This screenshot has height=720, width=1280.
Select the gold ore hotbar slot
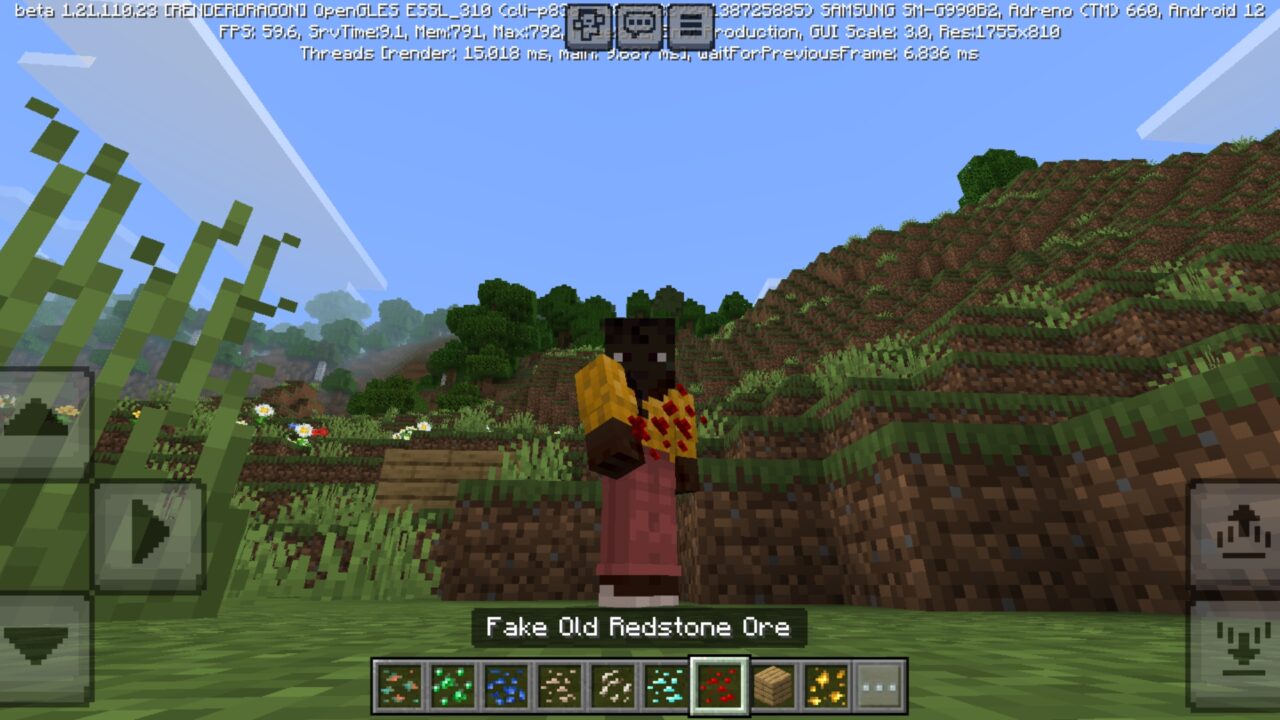point(826,685)
